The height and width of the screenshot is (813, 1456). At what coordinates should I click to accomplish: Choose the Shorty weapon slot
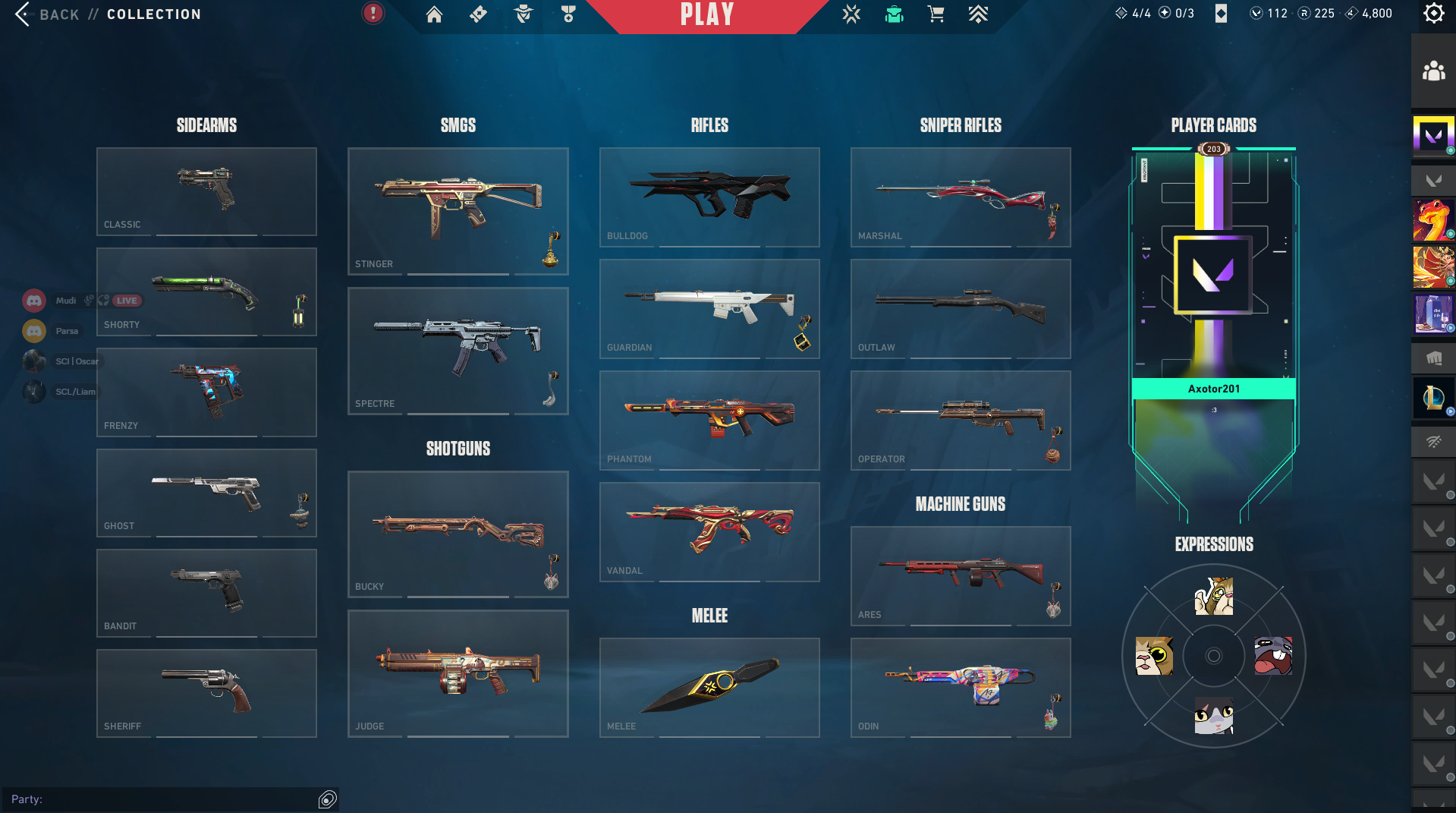pyautogui.click(x=206, y=291)
